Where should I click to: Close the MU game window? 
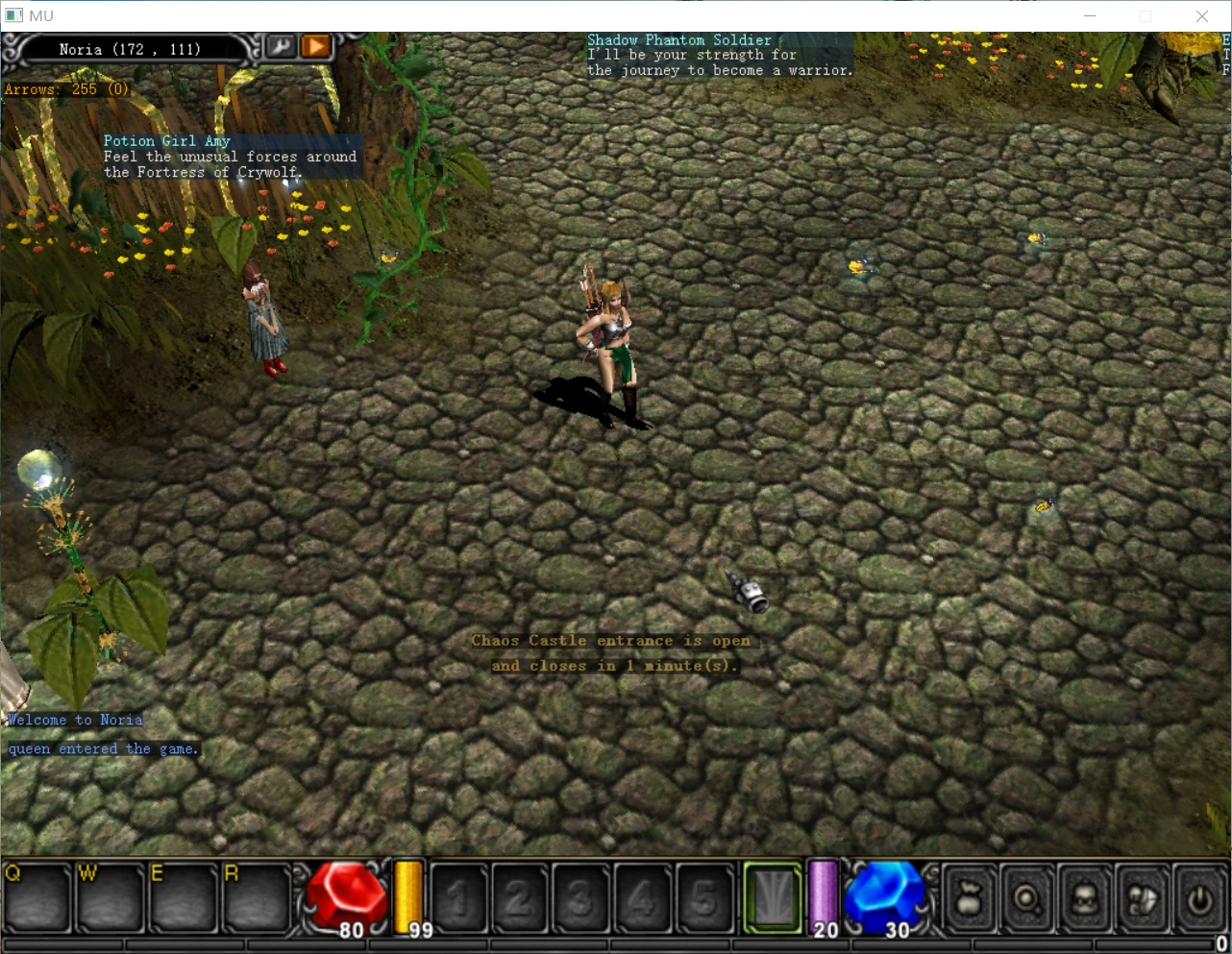coord(1202,15)
